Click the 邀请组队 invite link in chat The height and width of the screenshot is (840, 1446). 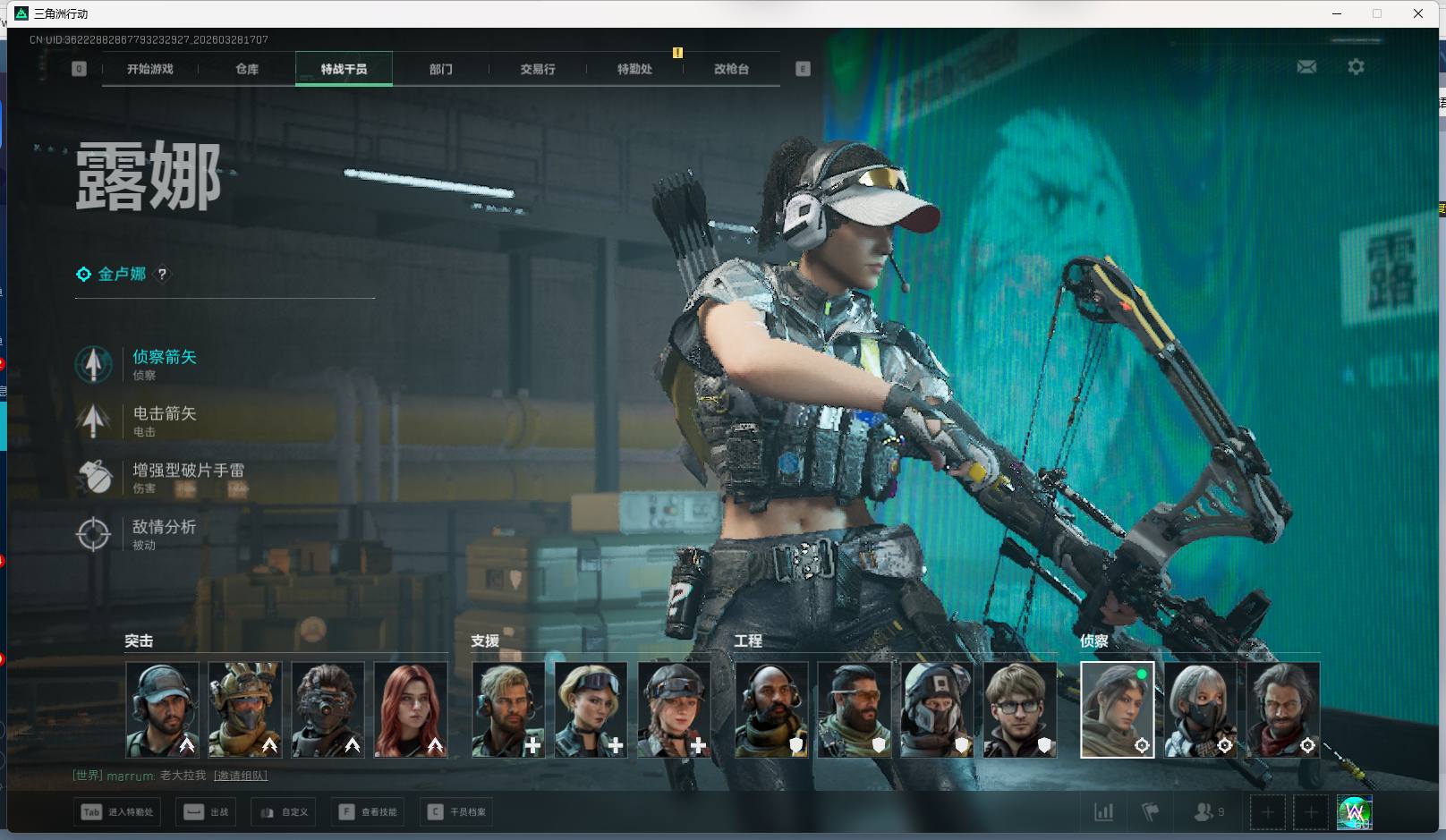point(241,776)
